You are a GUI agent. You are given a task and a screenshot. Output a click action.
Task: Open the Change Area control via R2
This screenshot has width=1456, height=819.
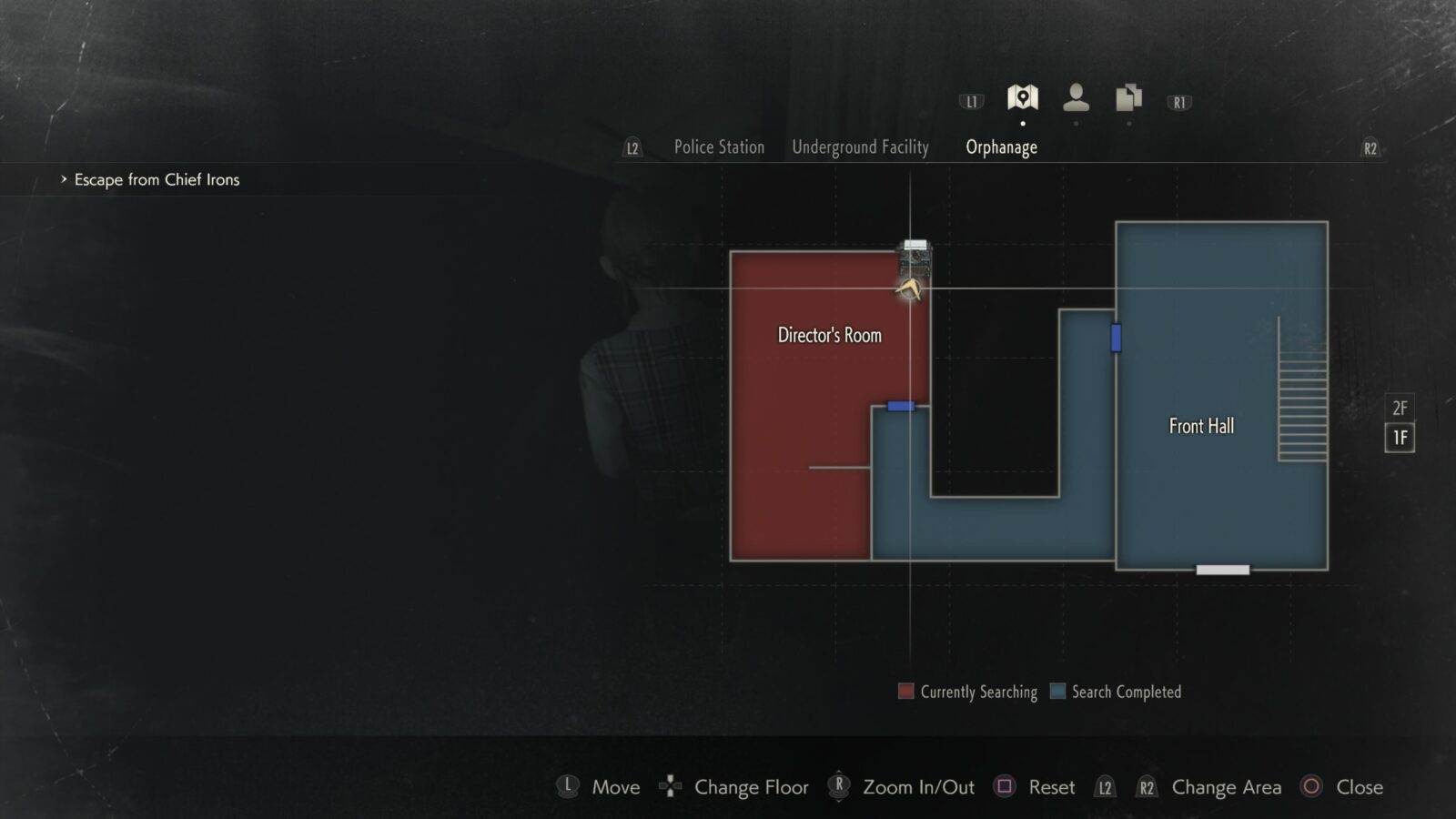[1146, 787]
